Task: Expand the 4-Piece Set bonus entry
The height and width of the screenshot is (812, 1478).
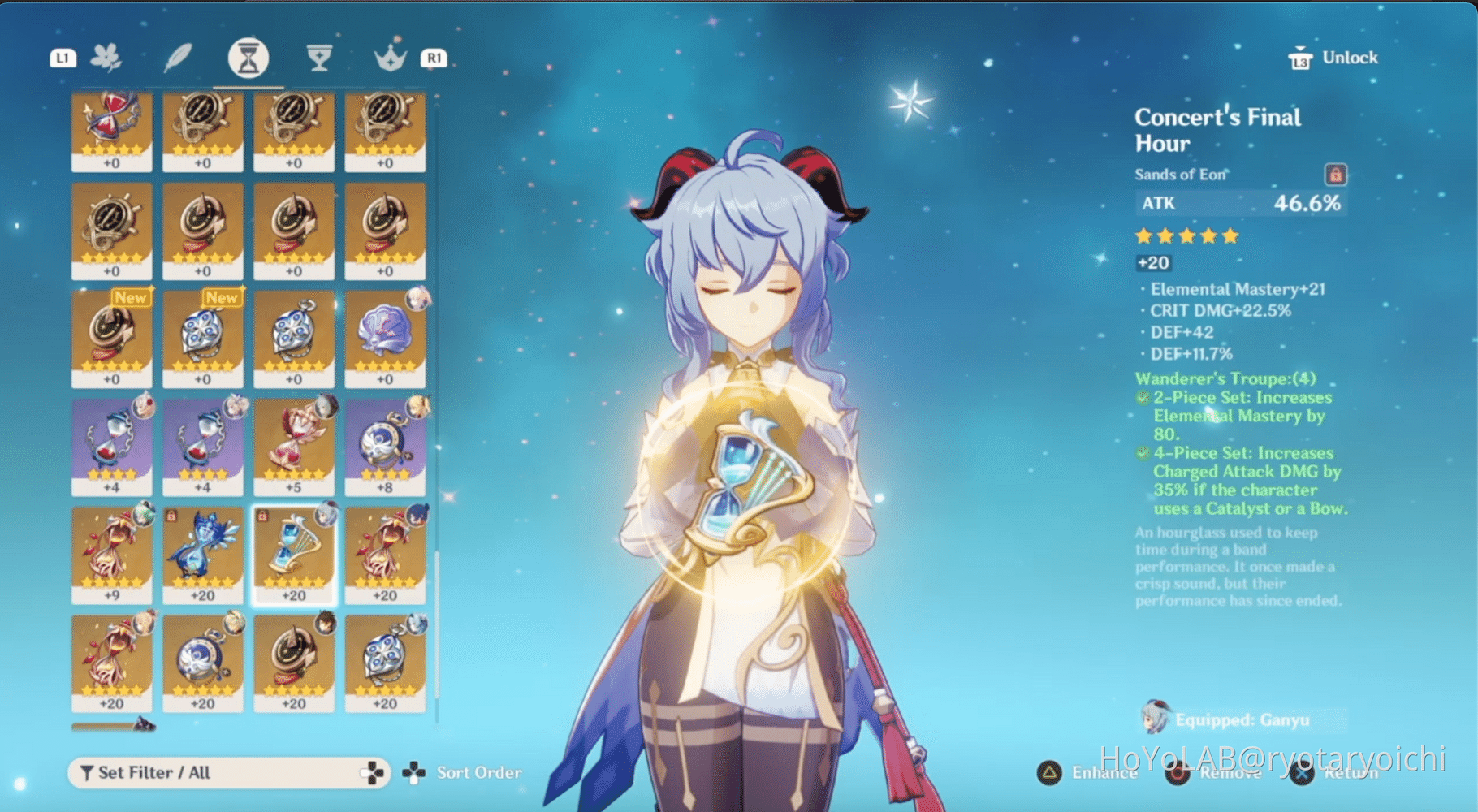Action: [1142, 453]
